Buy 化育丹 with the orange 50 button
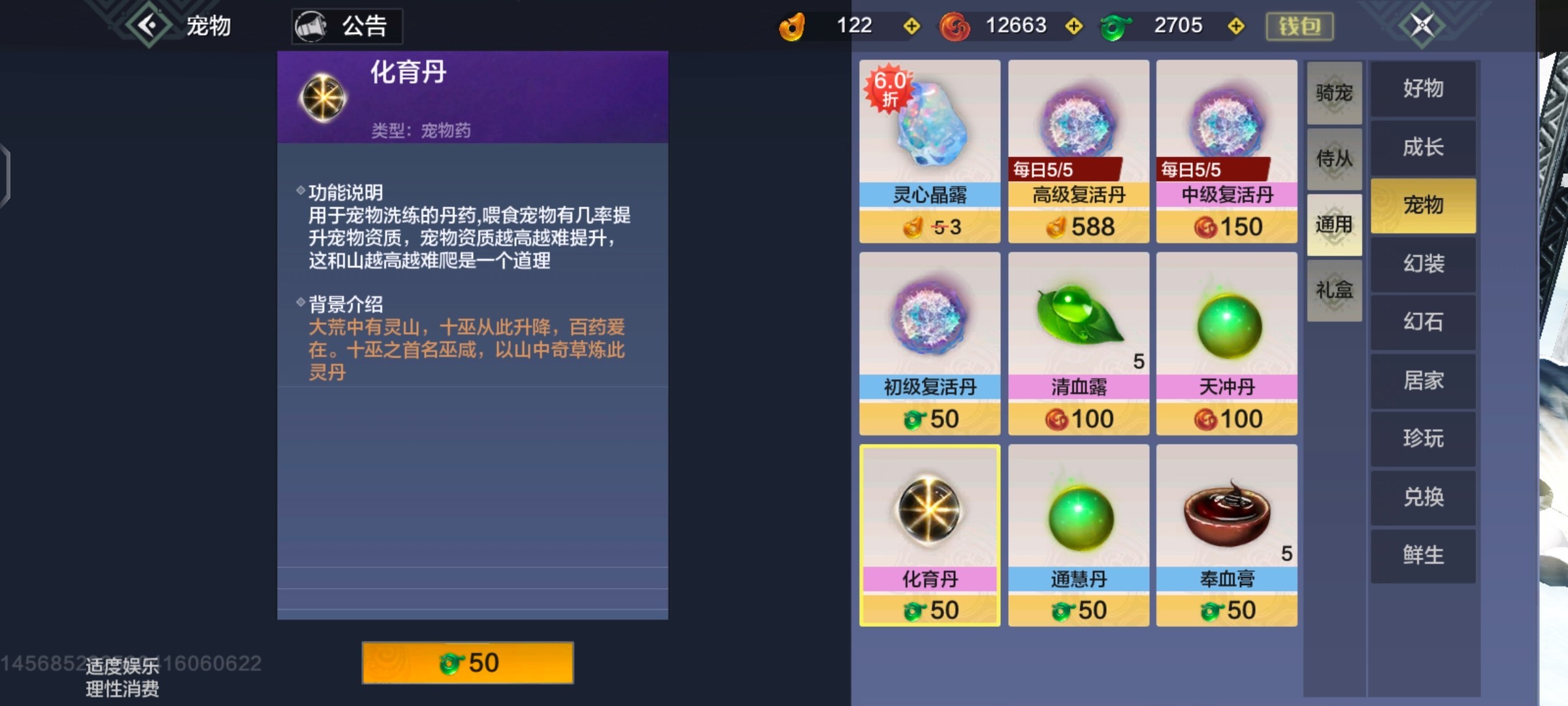 468,663
